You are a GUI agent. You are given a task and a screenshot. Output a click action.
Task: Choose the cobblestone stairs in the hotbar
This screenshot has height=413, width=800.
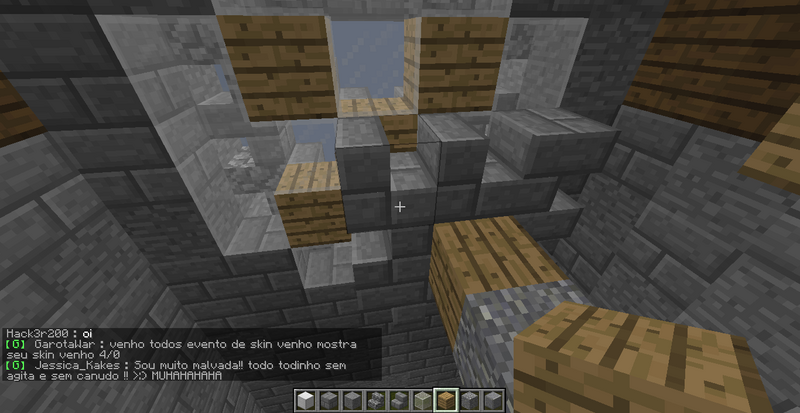pyautogui.click(x=375, y=400)
